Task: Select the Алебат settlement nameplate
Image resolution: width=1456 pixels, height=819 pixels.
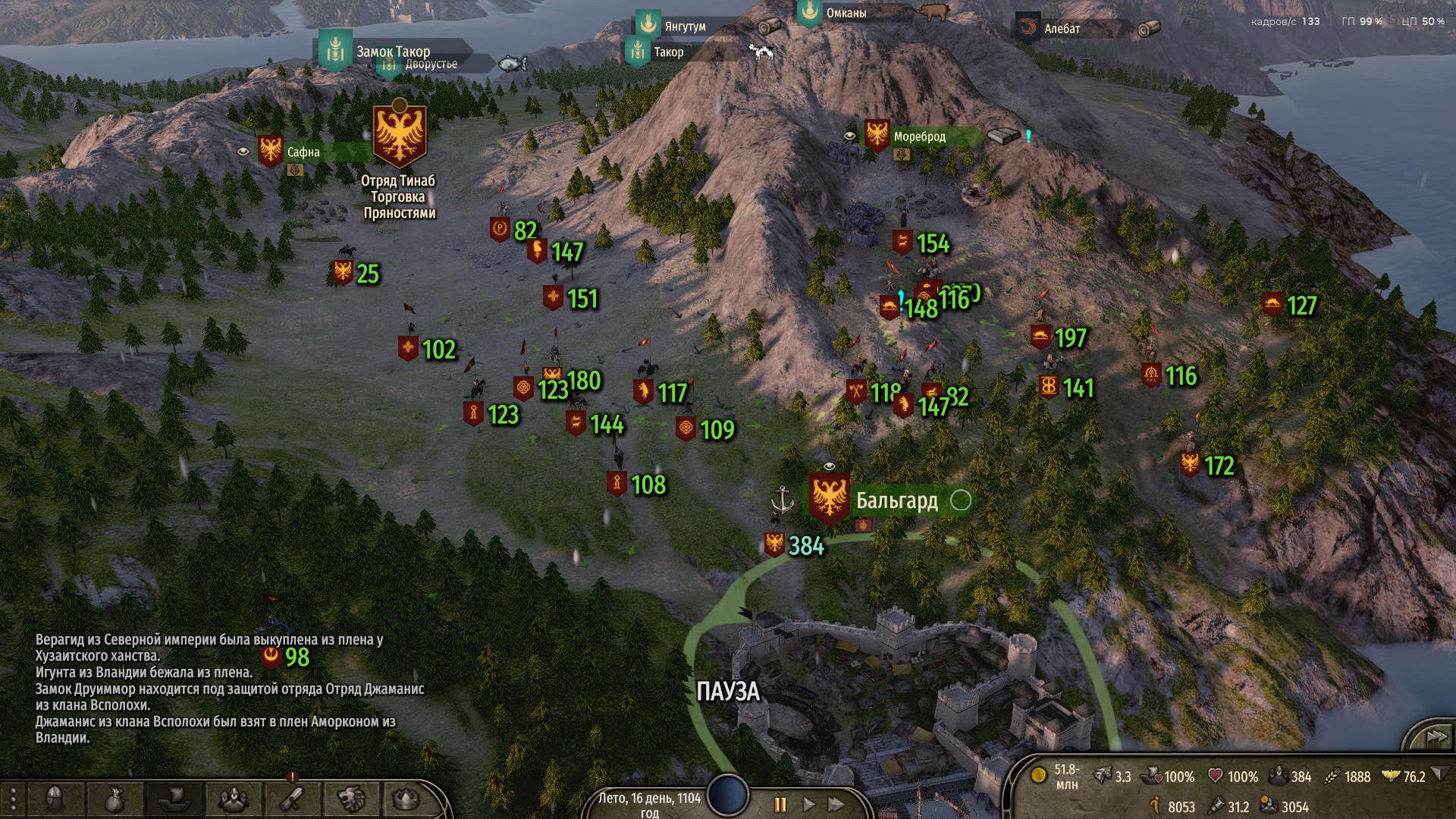Action: pos(1062,29)
